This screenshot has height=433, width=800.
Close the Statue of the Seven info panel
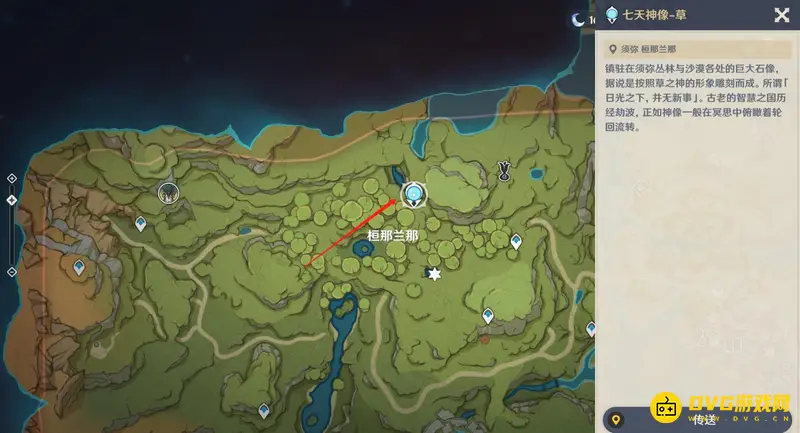(781, 14)
